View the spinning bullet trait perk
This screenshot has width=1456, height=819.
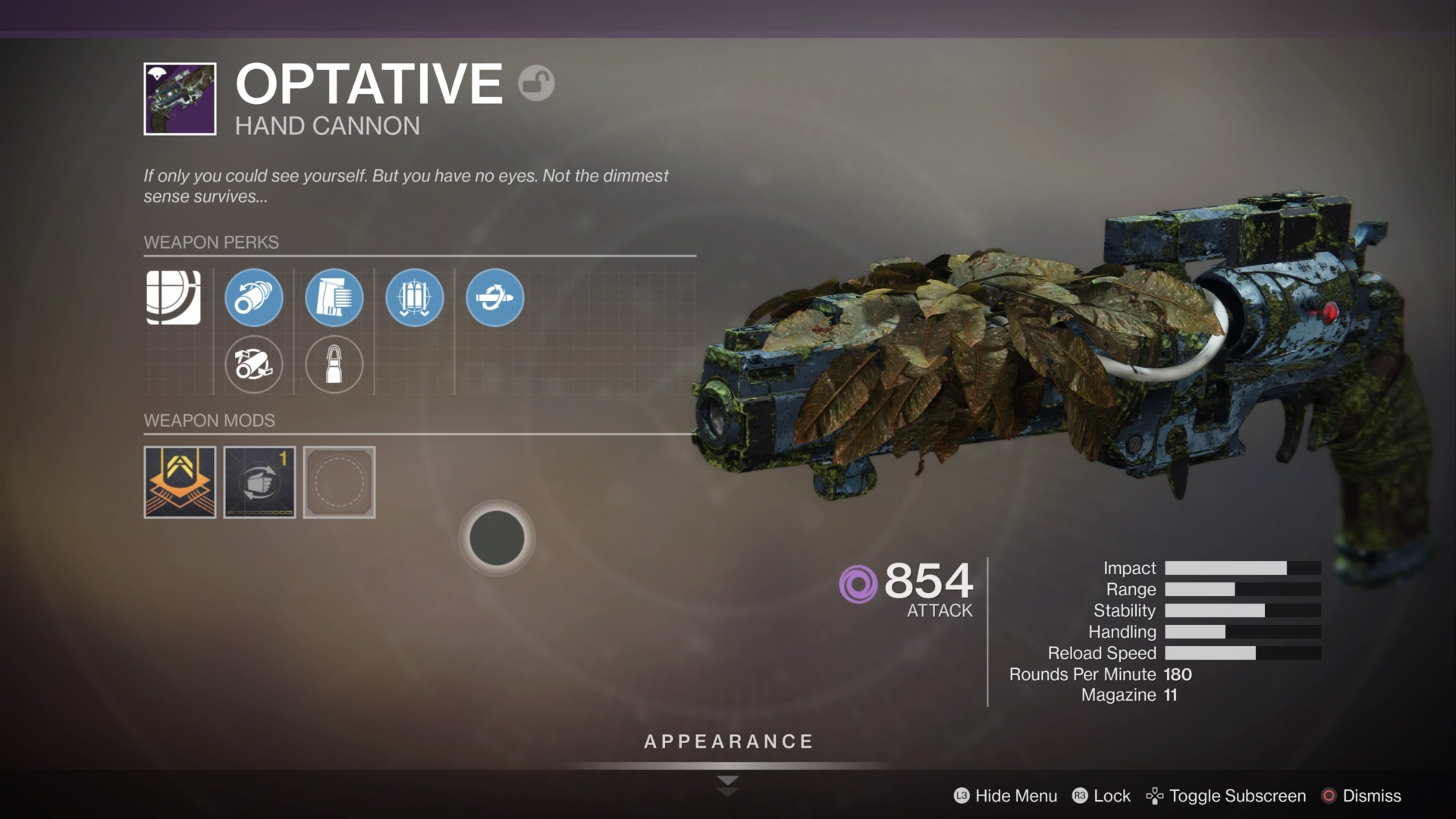click(495, 297)
